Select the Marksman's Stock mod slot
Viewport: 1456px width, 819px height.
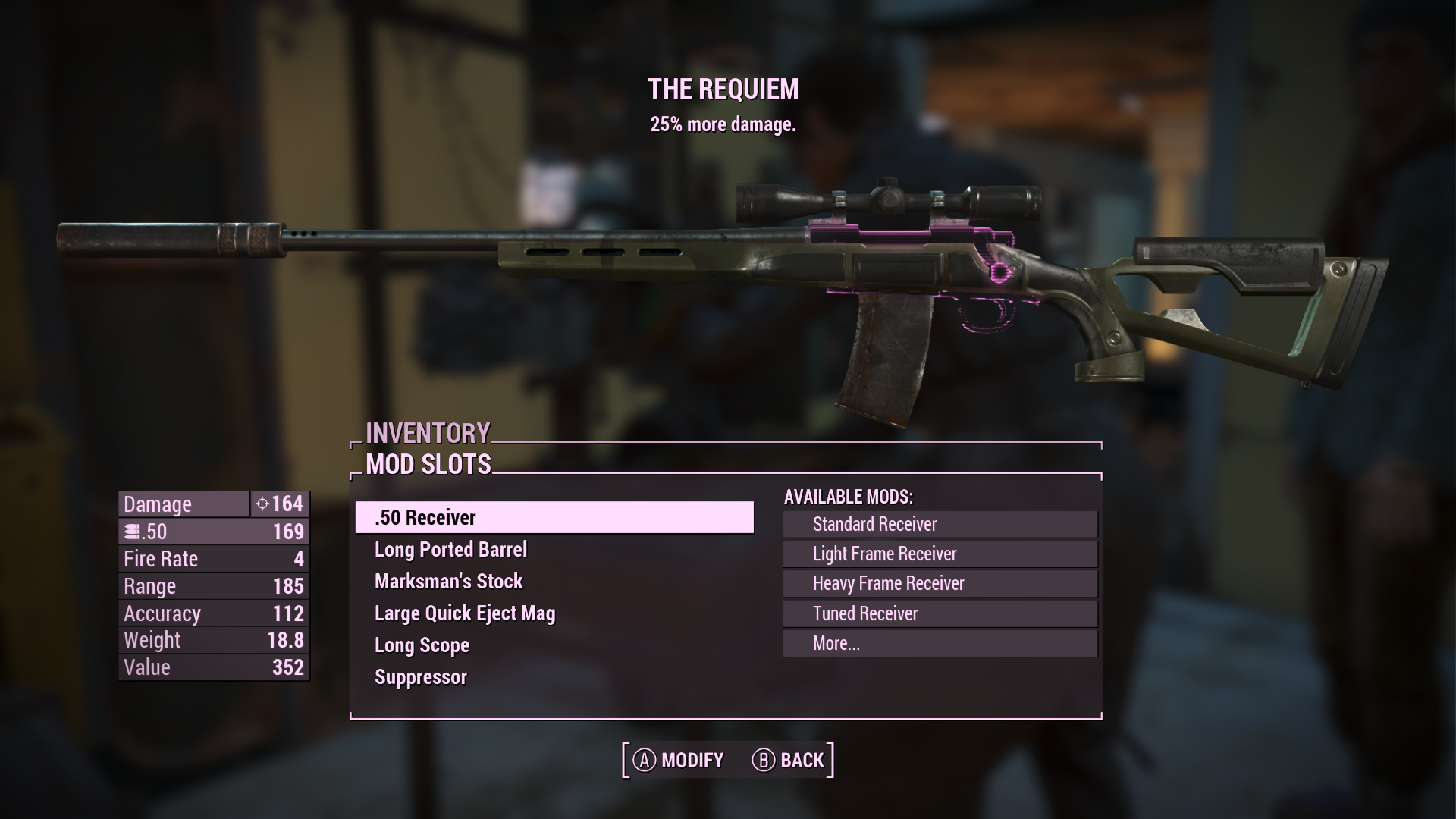[448, 582]
